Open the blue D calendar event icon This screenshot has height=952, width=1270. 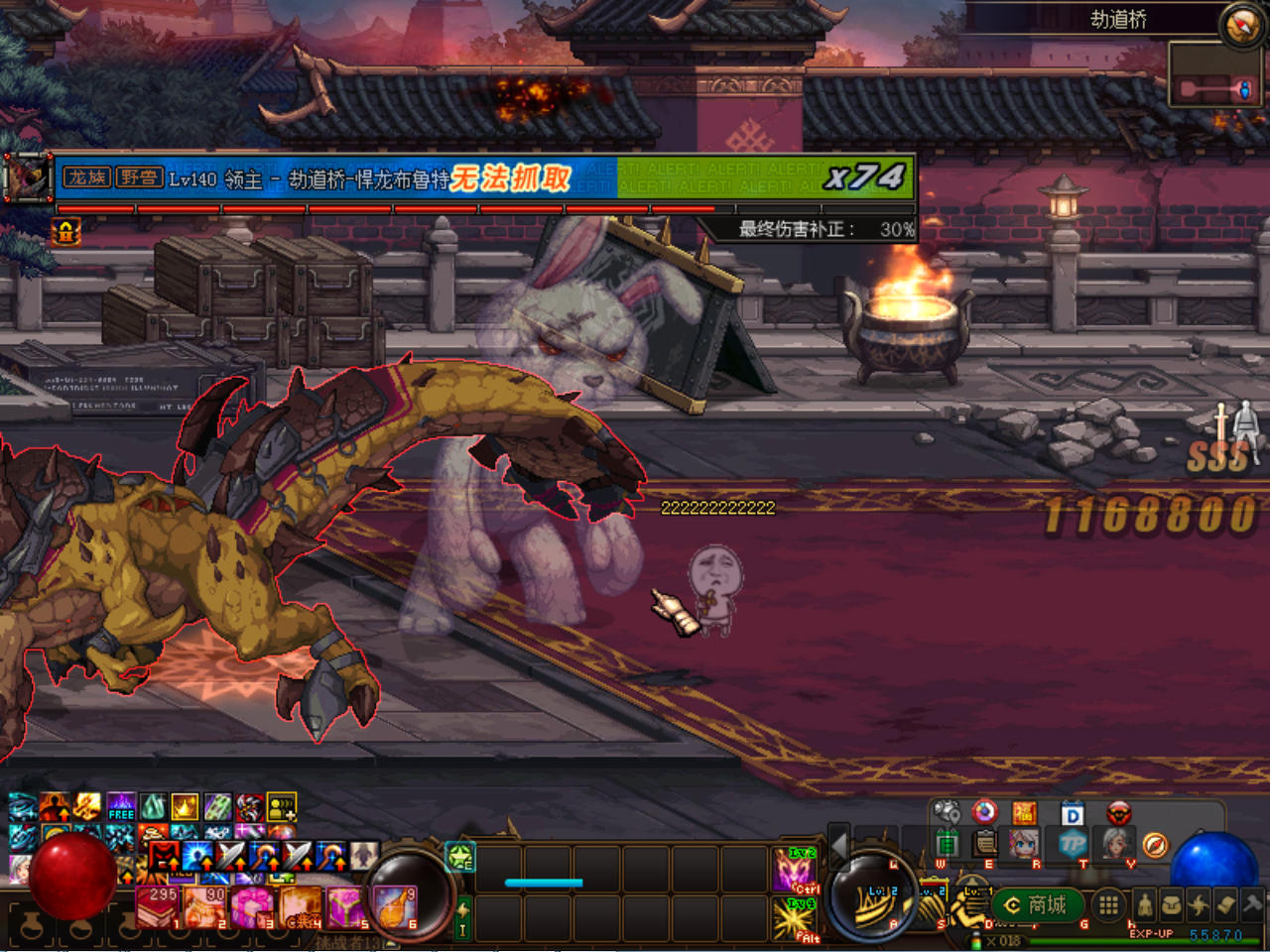click(x=1072, y=813)
